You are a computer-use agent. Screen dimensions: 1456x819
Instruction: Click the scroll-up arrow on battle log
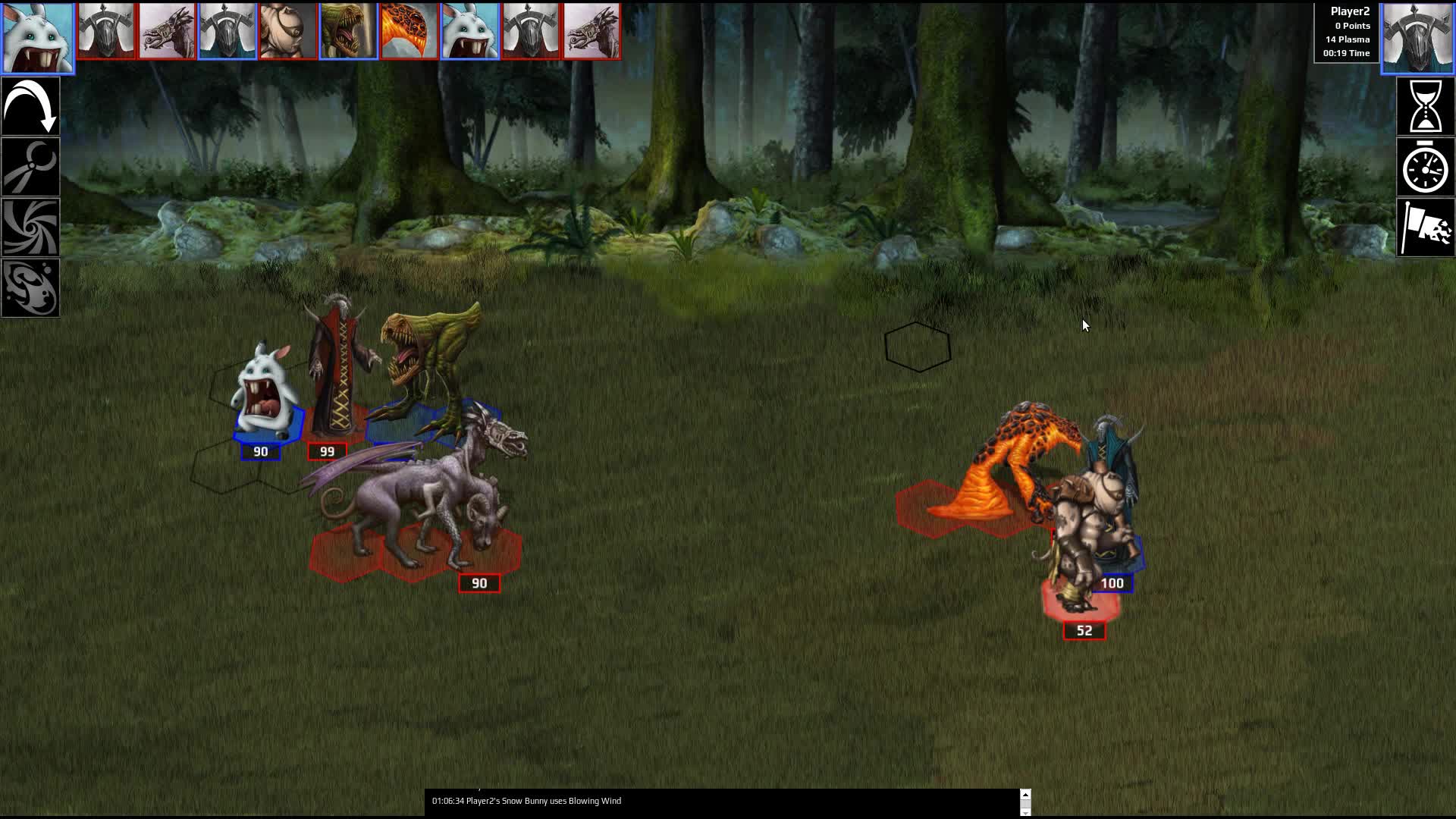point(1027,793)
